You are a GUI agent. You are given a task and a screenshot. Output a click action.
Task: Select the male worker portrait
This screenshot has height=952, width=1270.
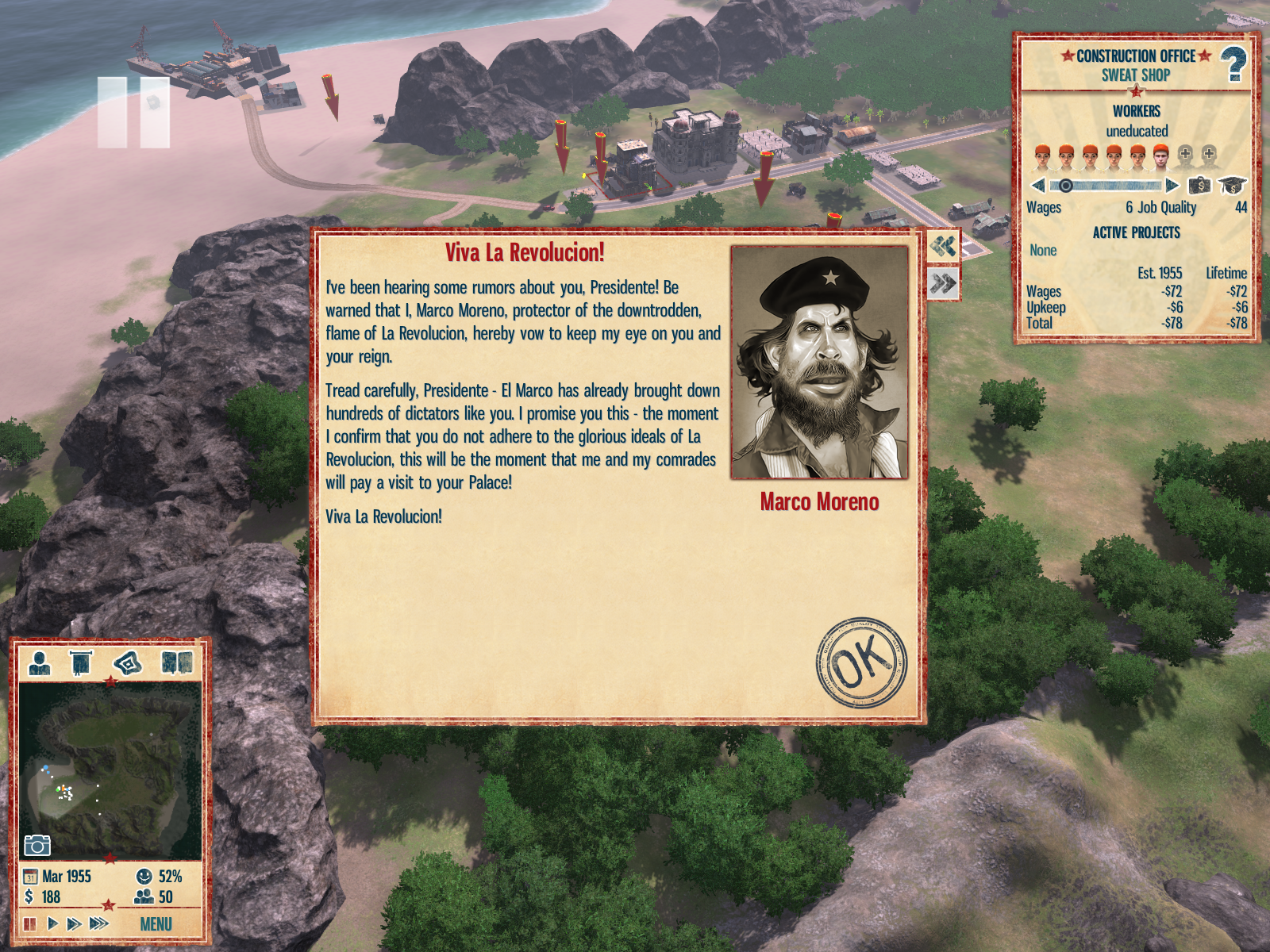[x=1160, y=156]
